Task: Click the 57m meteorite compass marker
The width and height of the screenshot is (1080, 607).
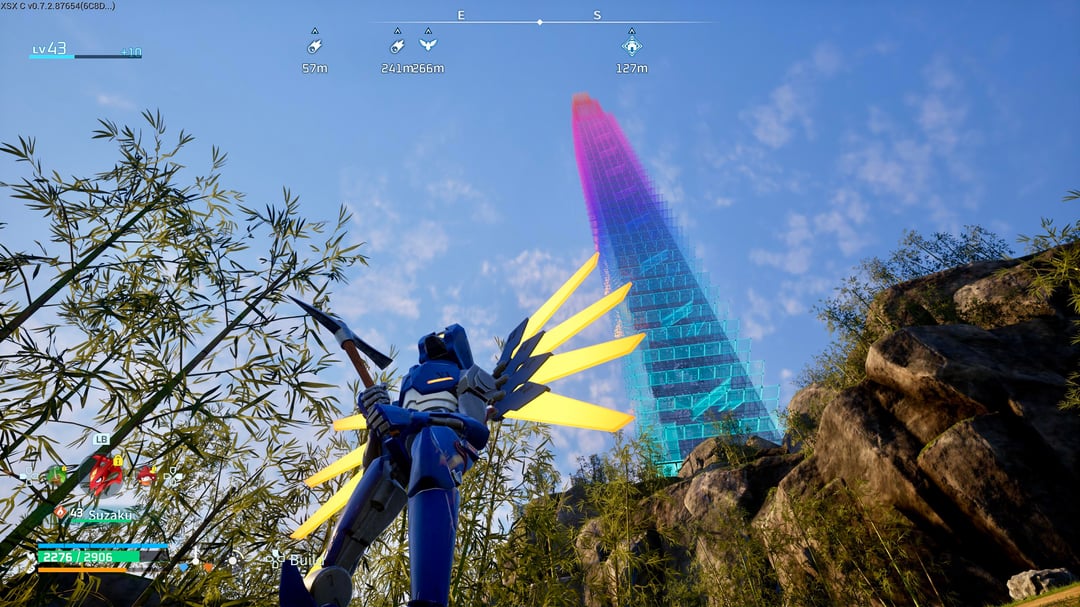Action: [314, 45]
